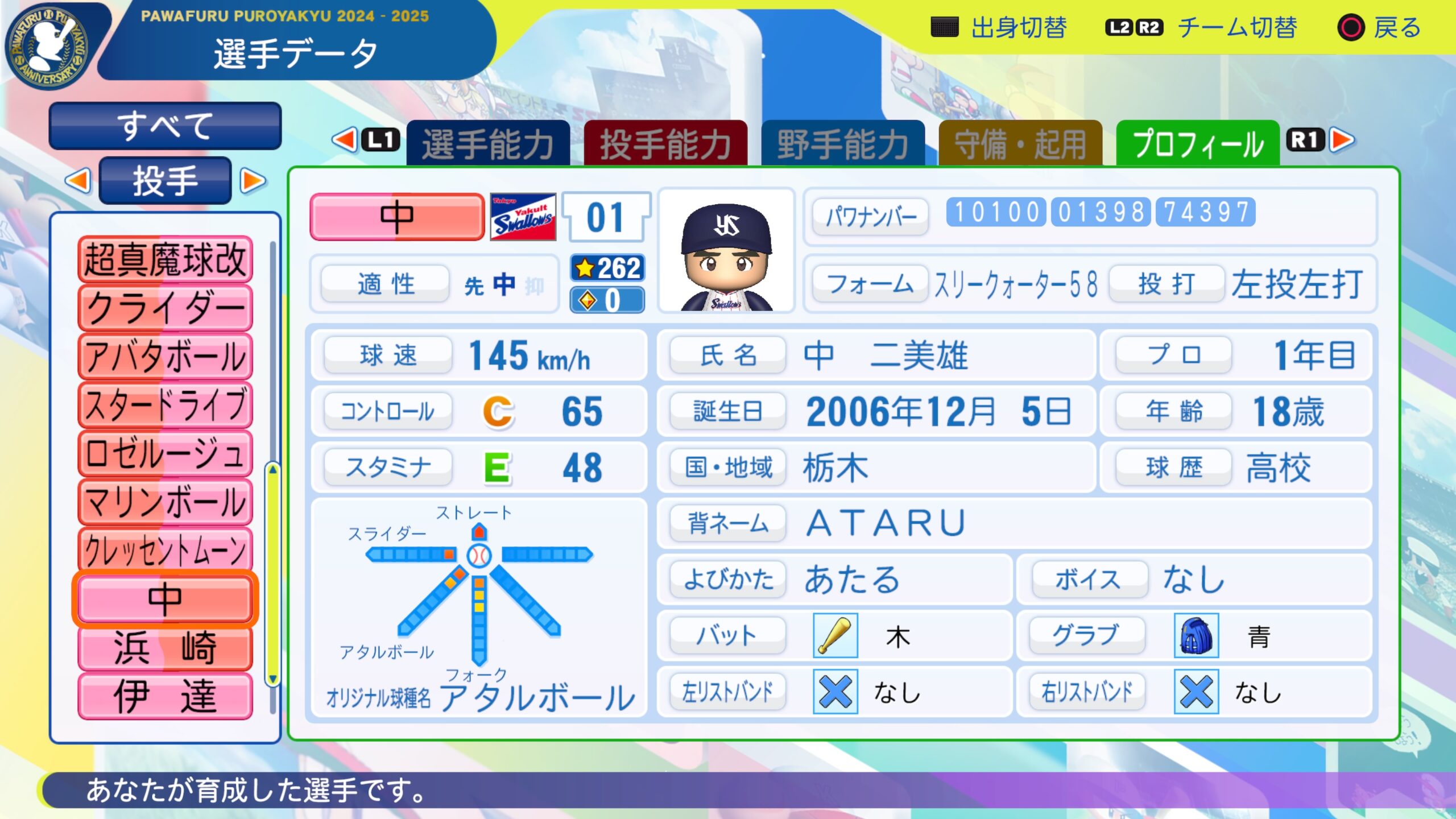Open the 投手能力 tab
The image size is (1456, 819).
tap(665, 143)
